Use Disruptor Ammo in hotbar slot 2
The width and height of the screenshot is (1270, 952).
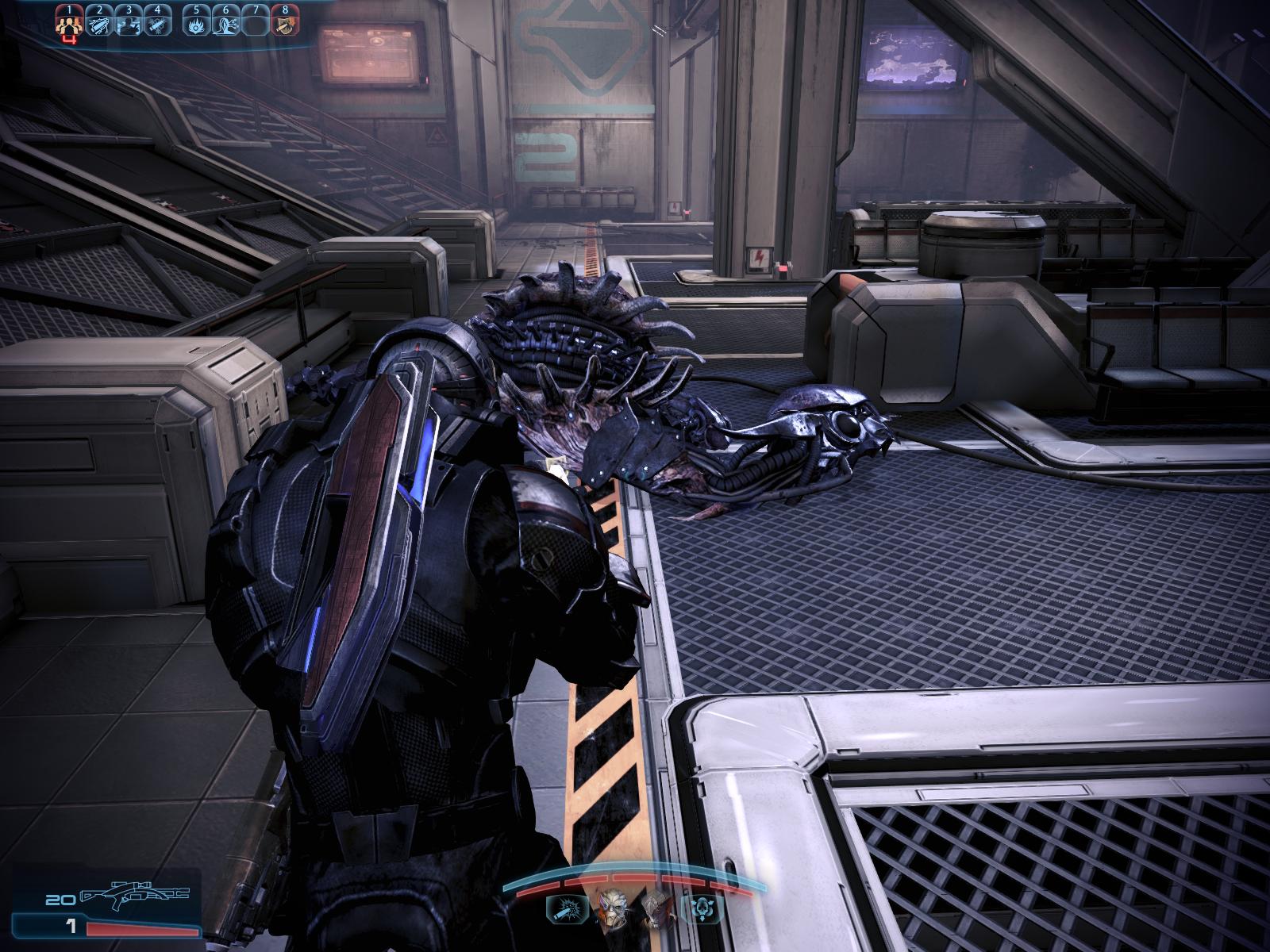coord(99,25)
